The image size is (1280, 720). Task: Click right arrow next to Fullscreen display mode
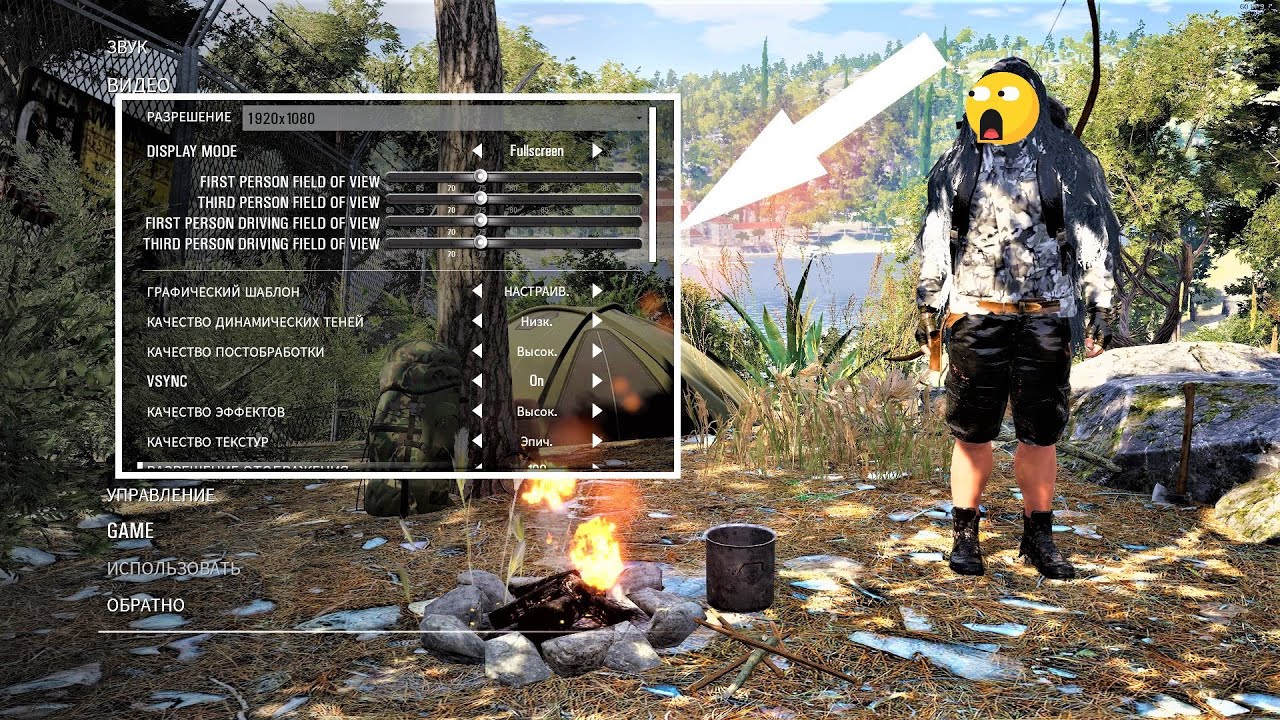pyautogui.click(x=597, y=151)
